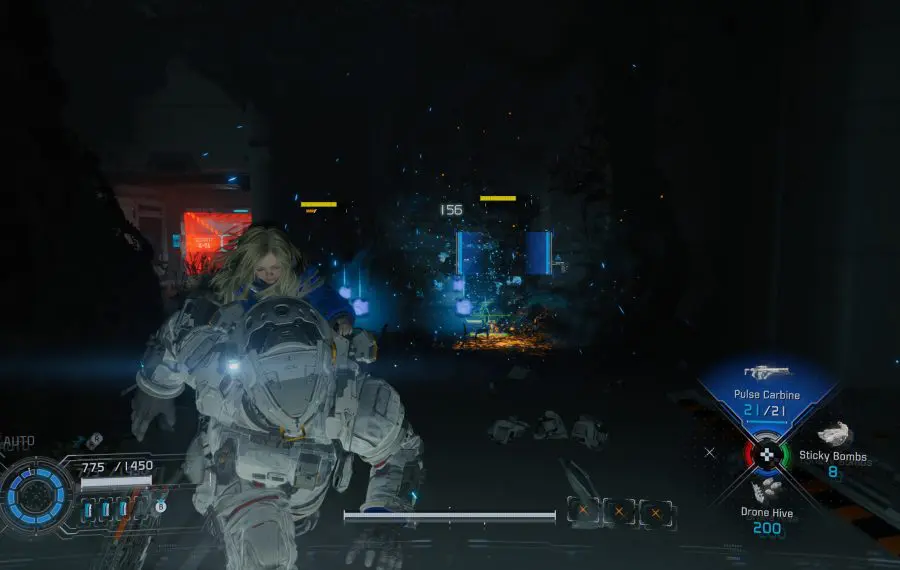Switch to the Drone Hive weapon
The width and height of the screenshot is (900, 570).
coord(767,507)
